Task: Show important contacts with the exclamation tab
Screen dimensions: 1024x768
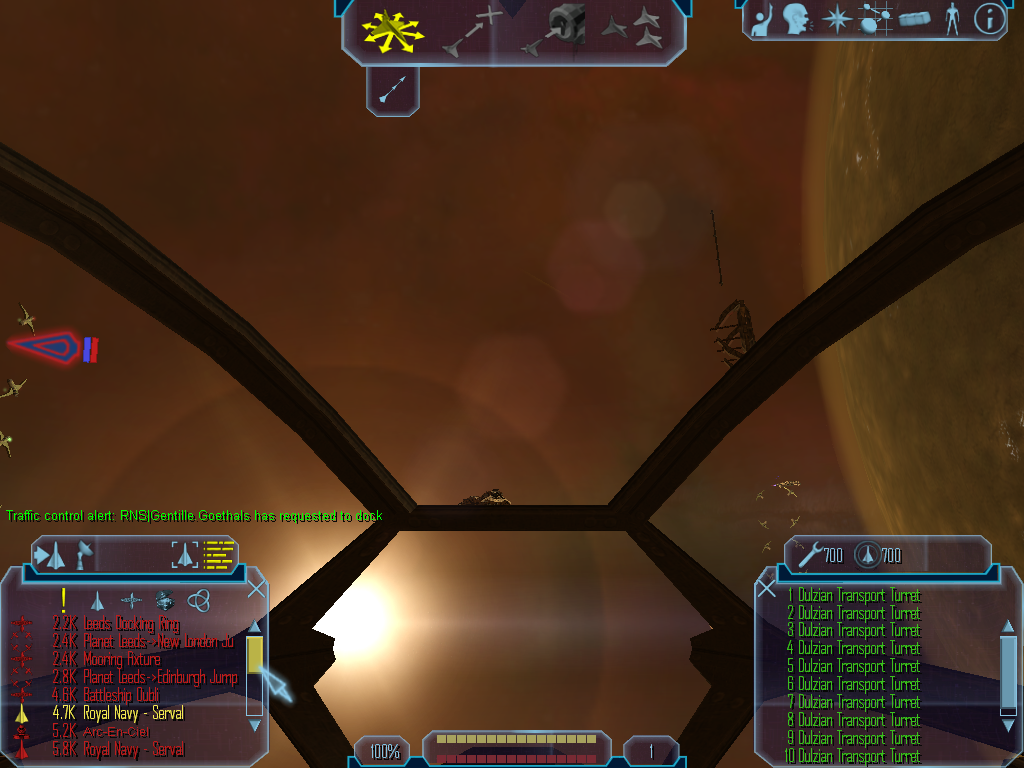Action: click(63, 599)
